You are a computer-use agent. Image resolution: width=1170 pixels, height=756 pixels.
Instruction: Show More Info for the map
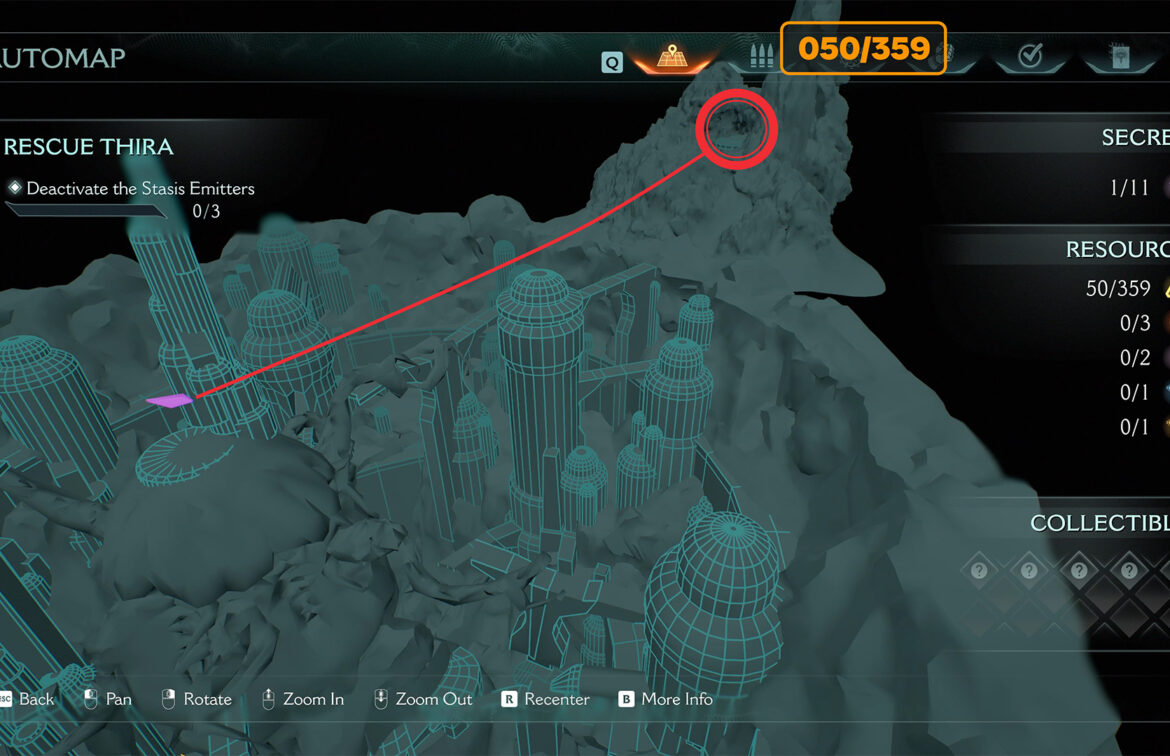(666, 699)
